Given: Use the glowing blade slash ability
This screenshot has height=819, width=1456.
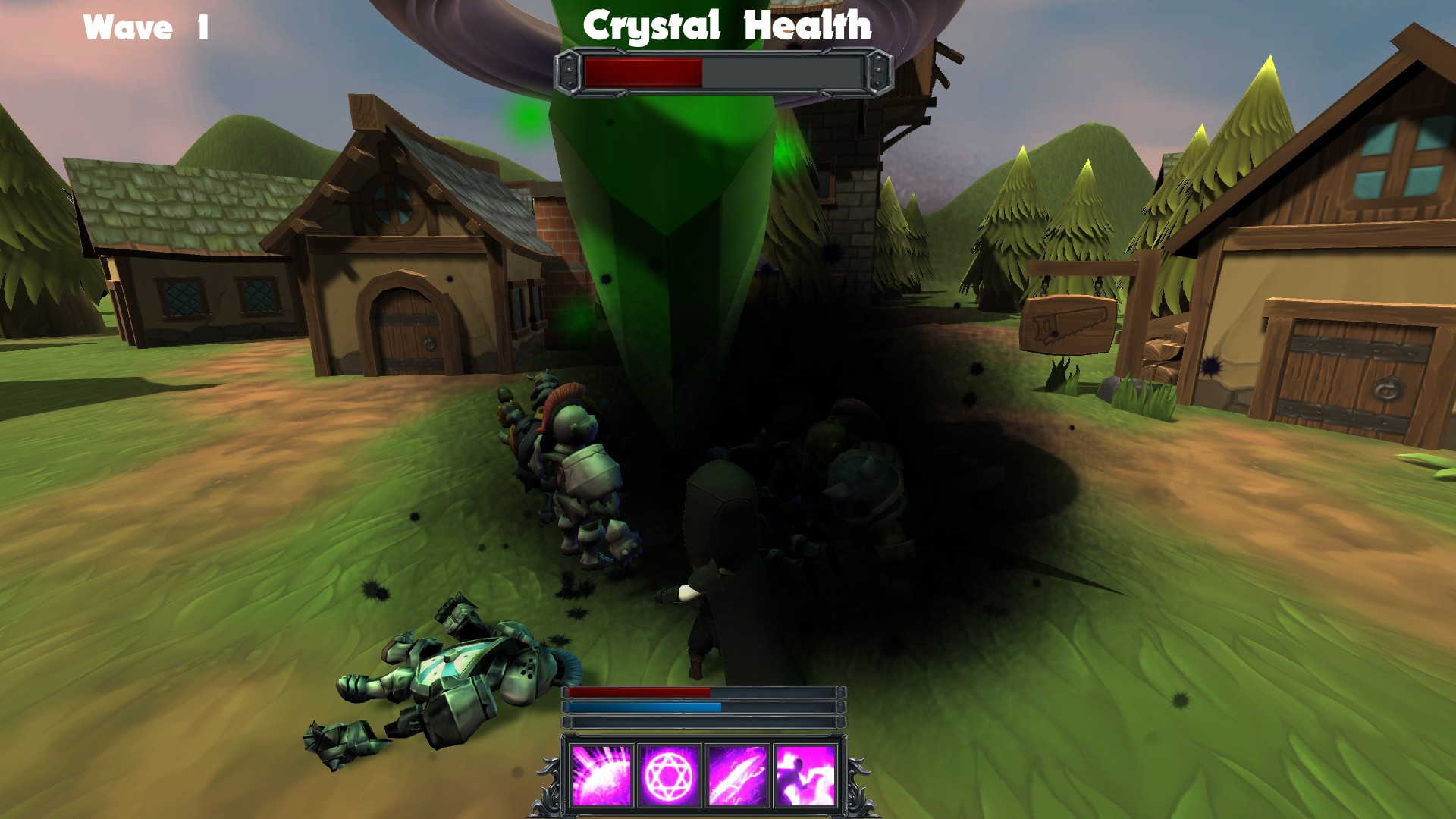Looking at the screenshot, I should click(736, 775).
